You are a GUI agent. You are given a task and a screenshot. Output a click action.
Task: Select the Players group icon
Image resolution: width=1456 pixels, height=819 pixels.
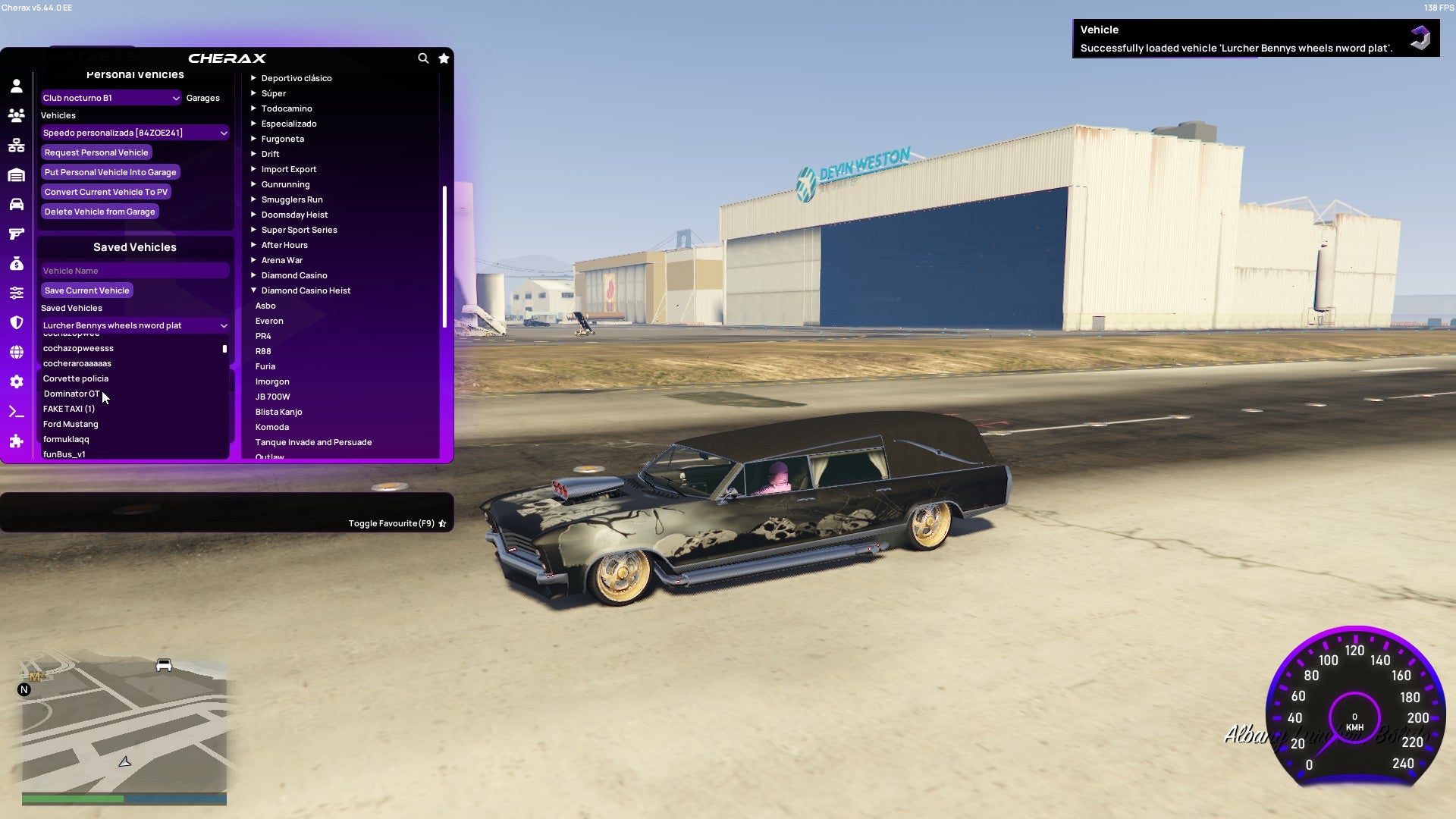click(16, 115)
